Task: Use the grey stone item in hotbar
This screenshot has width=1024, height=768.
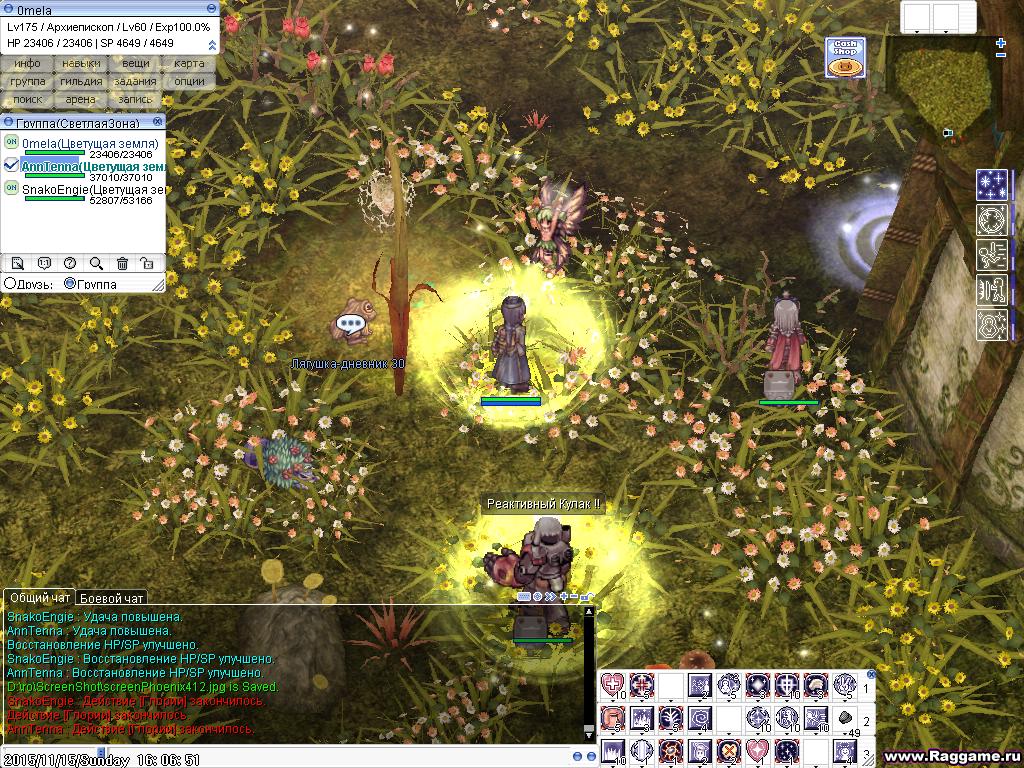Action: coord(845,717)
